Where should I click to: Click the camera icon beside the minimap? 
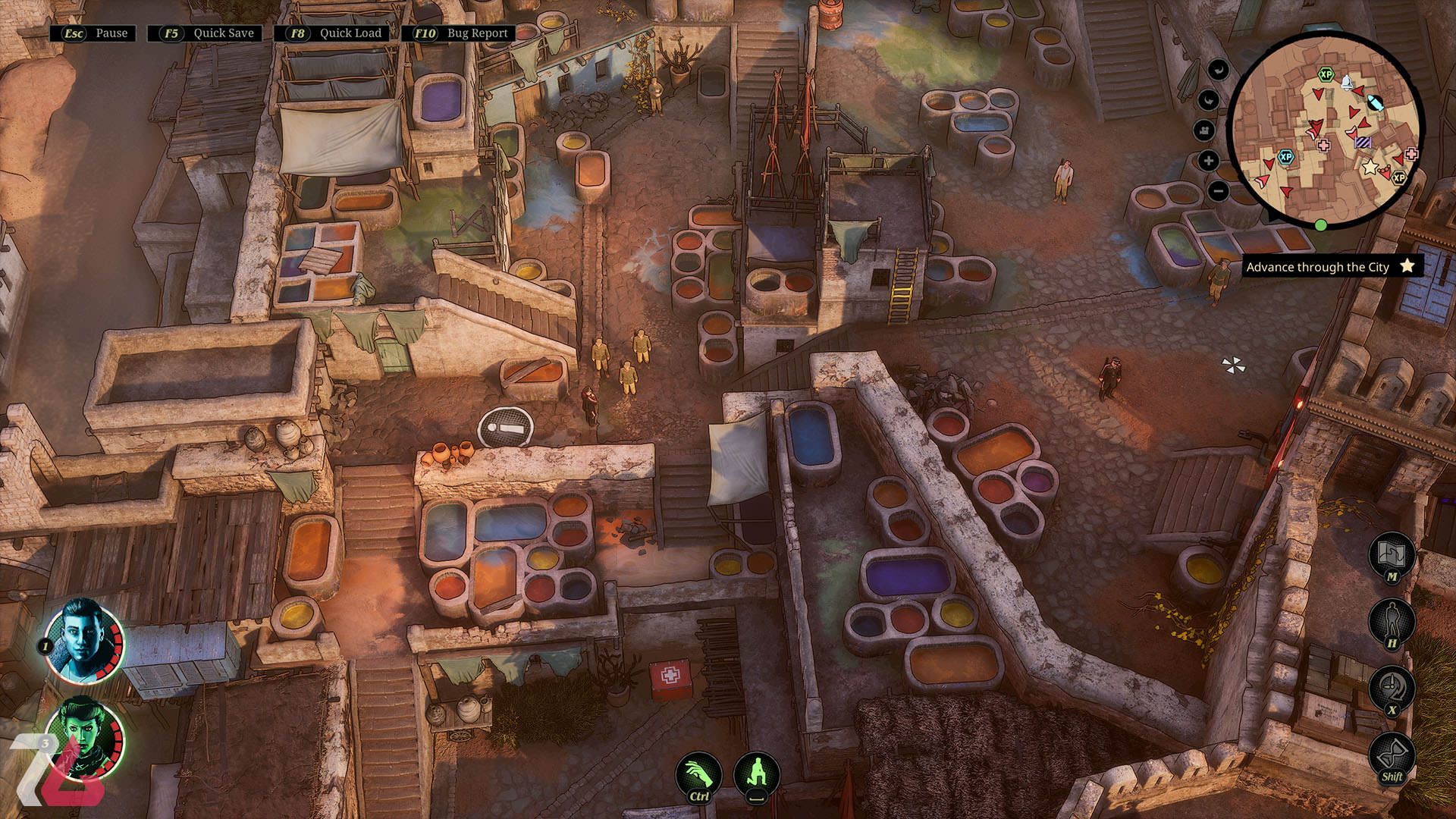(x=1204, y=130)
